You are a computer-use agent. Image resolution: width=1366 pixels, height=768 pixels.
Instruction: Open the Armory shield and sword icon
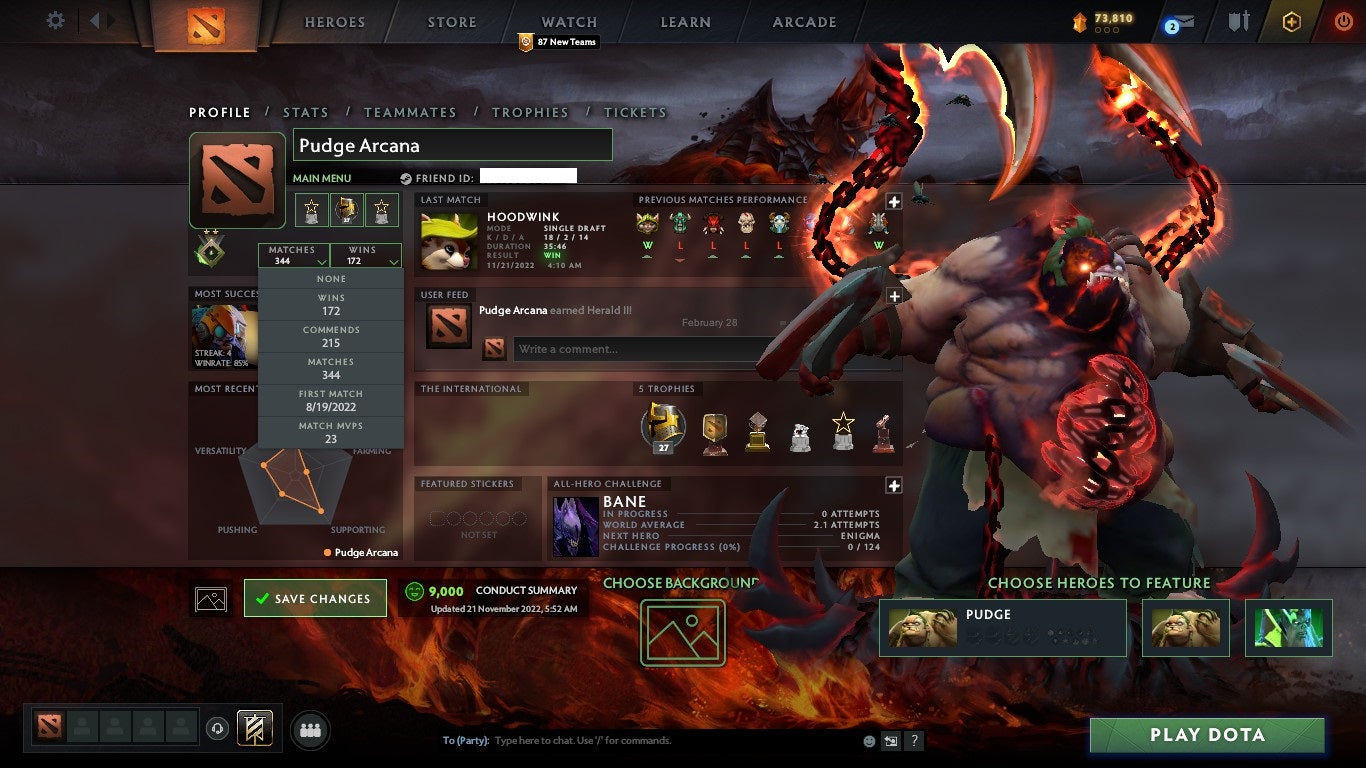coord(1240,22)
